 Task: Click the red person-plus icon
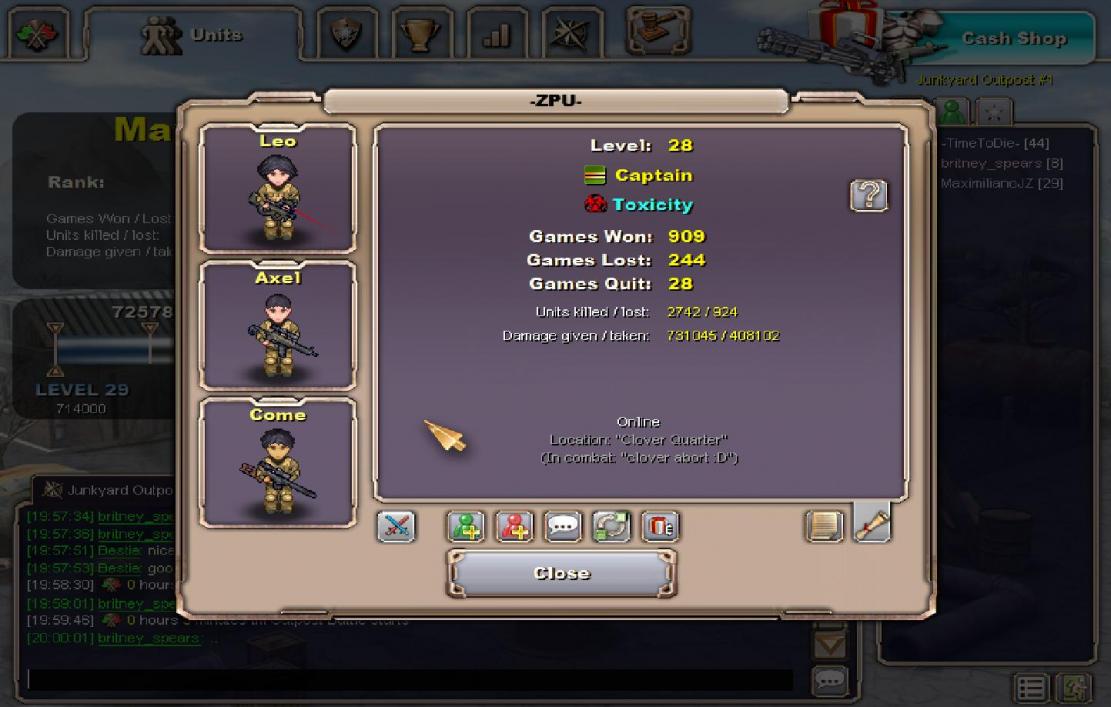pyautogui.click(x=515, y=526)
